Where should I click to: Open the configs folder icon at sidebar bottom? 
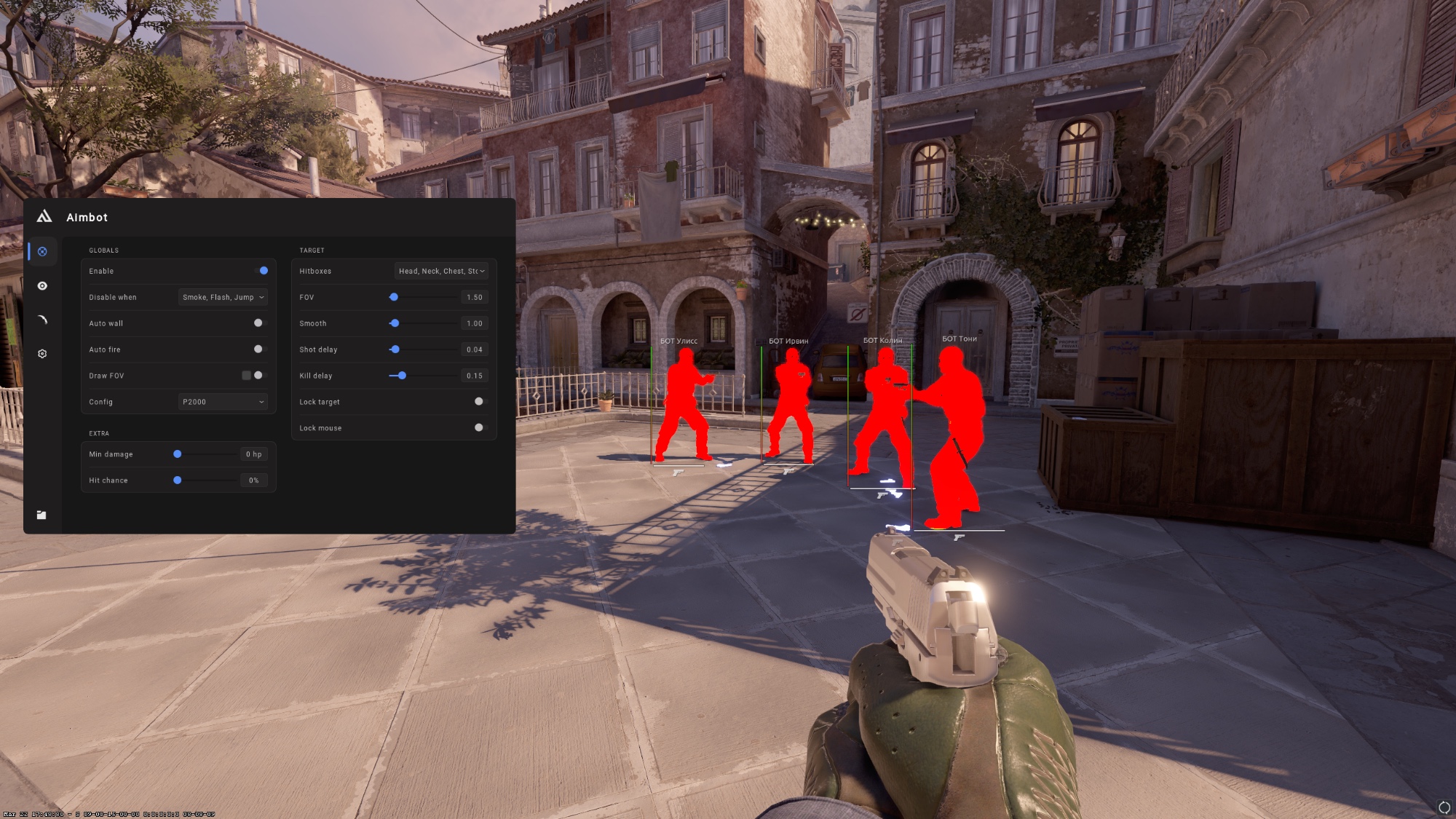point(41,514)
